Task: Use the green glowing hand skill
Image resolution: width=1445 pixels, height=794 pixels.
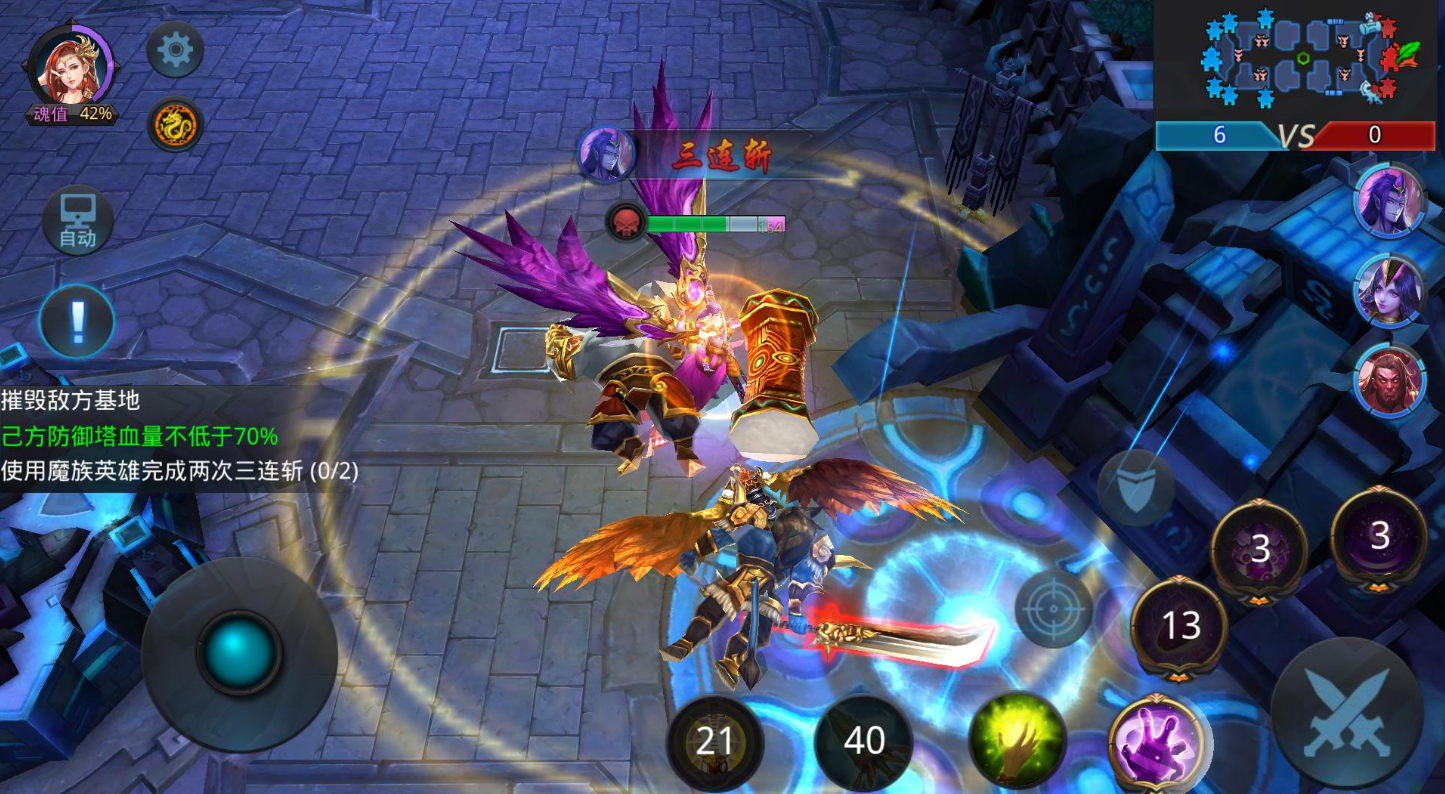Action: 1017,740
